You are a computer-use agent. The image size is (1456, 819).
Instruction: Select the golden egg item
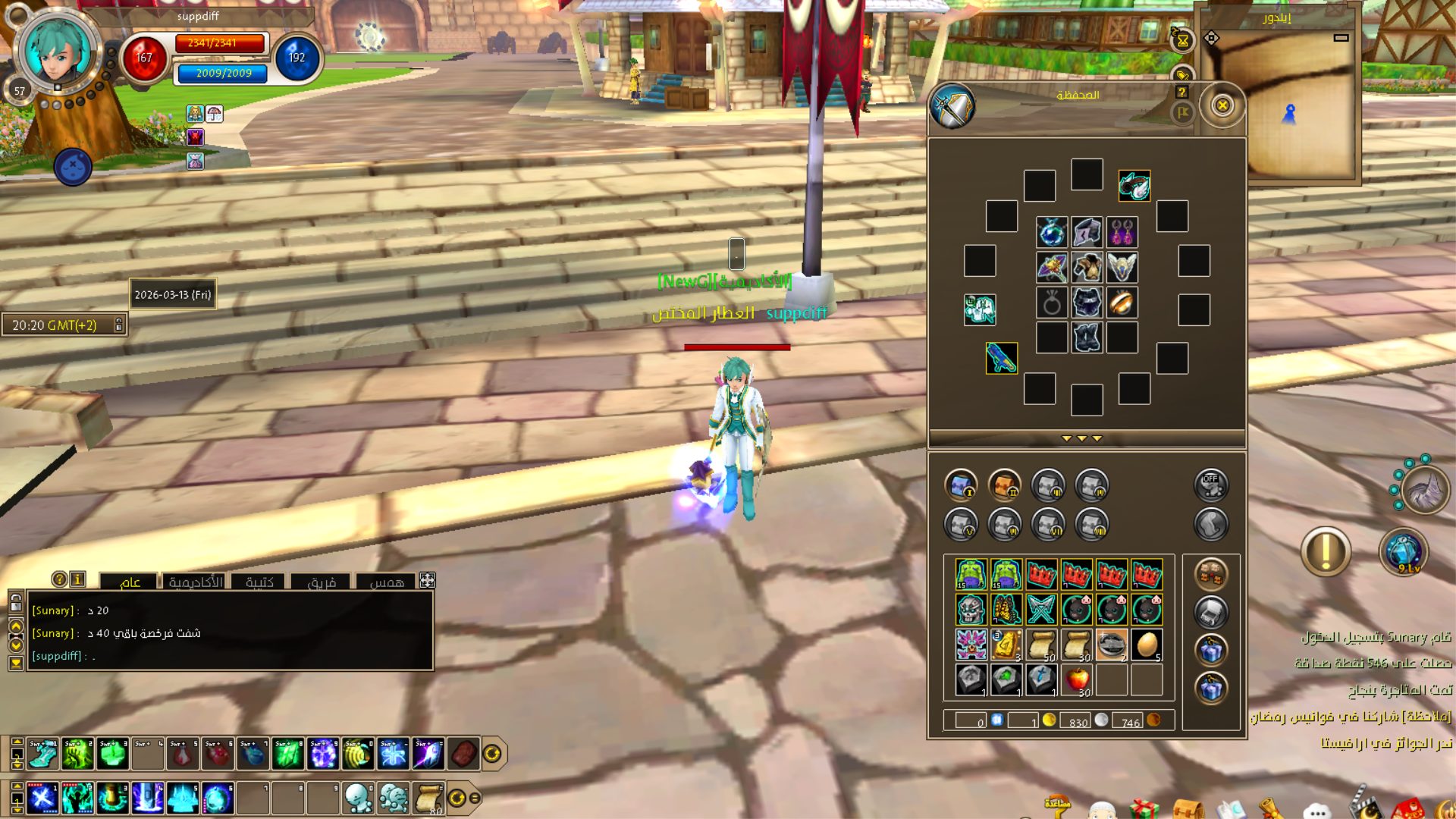point(1147,645)
